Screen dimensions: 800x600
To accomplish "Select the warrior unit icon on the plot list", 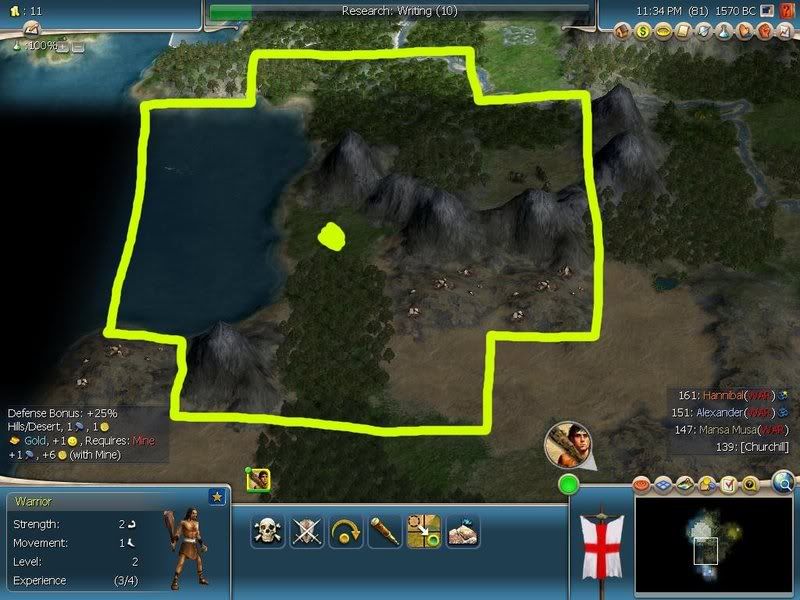I will [x=258, y=480].
